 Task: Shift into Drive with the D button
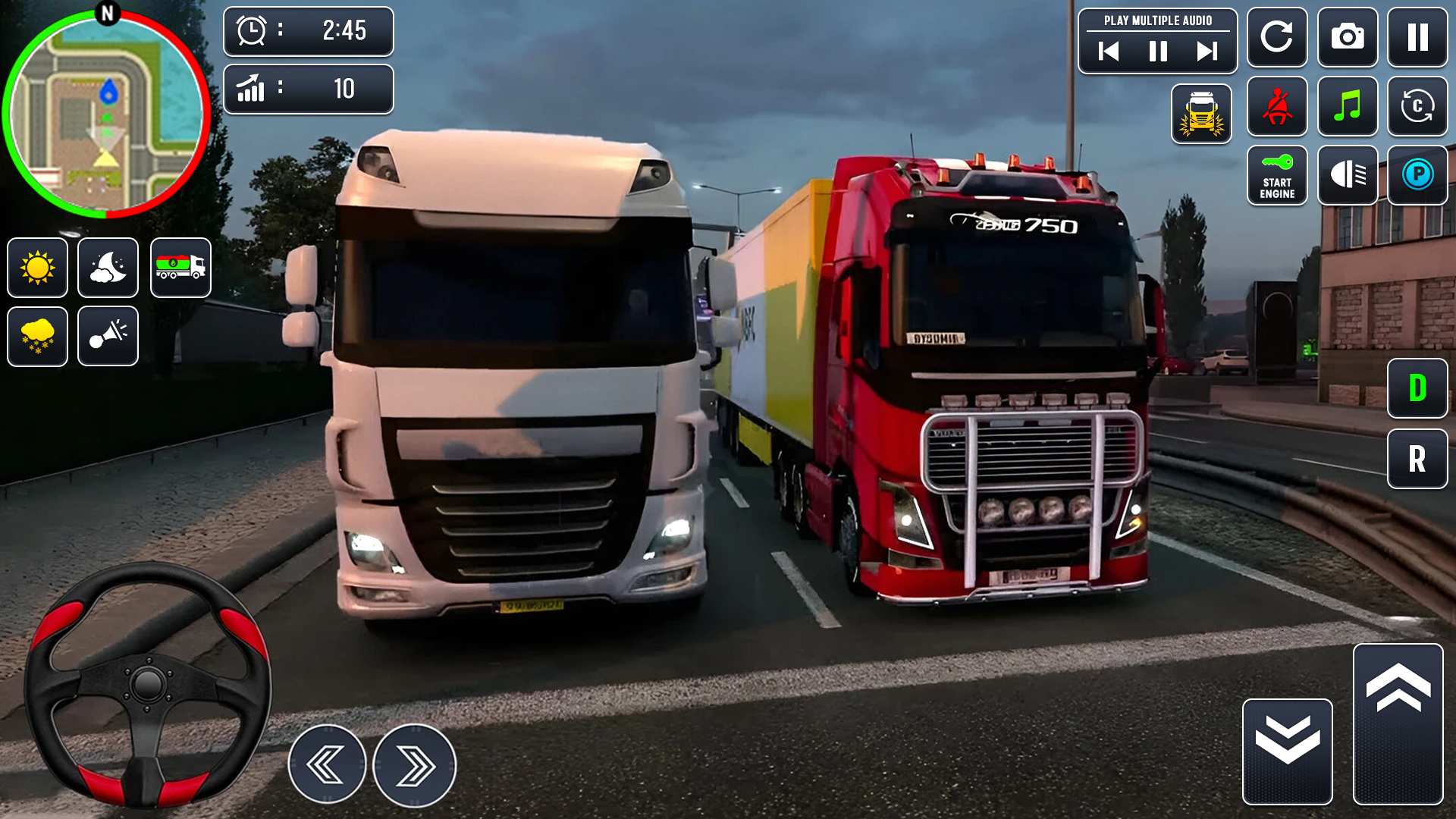(x=1417, y=388)
